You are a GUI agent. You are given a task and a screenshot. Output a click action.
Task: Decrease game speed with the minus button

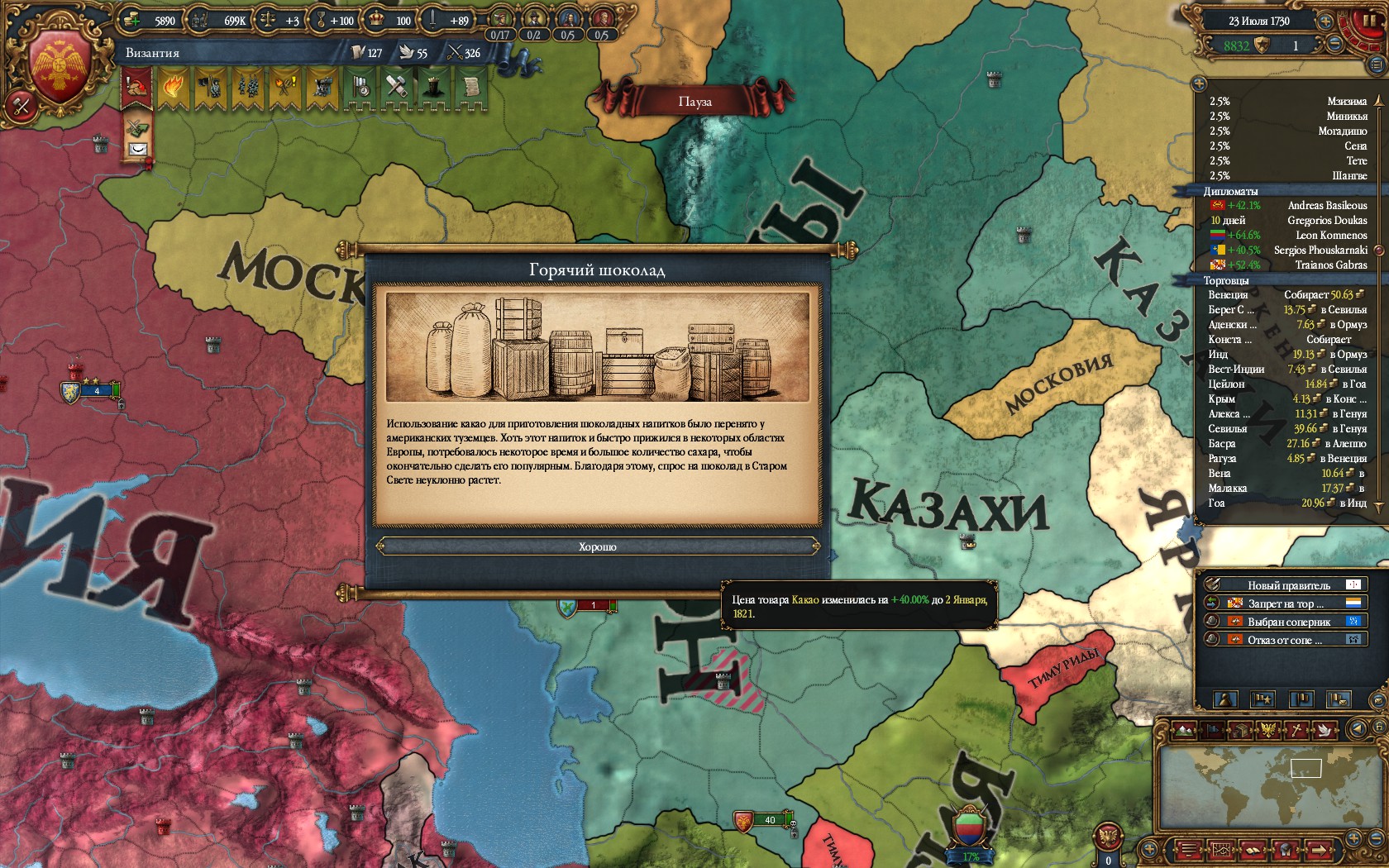(x=1335, y=45)
